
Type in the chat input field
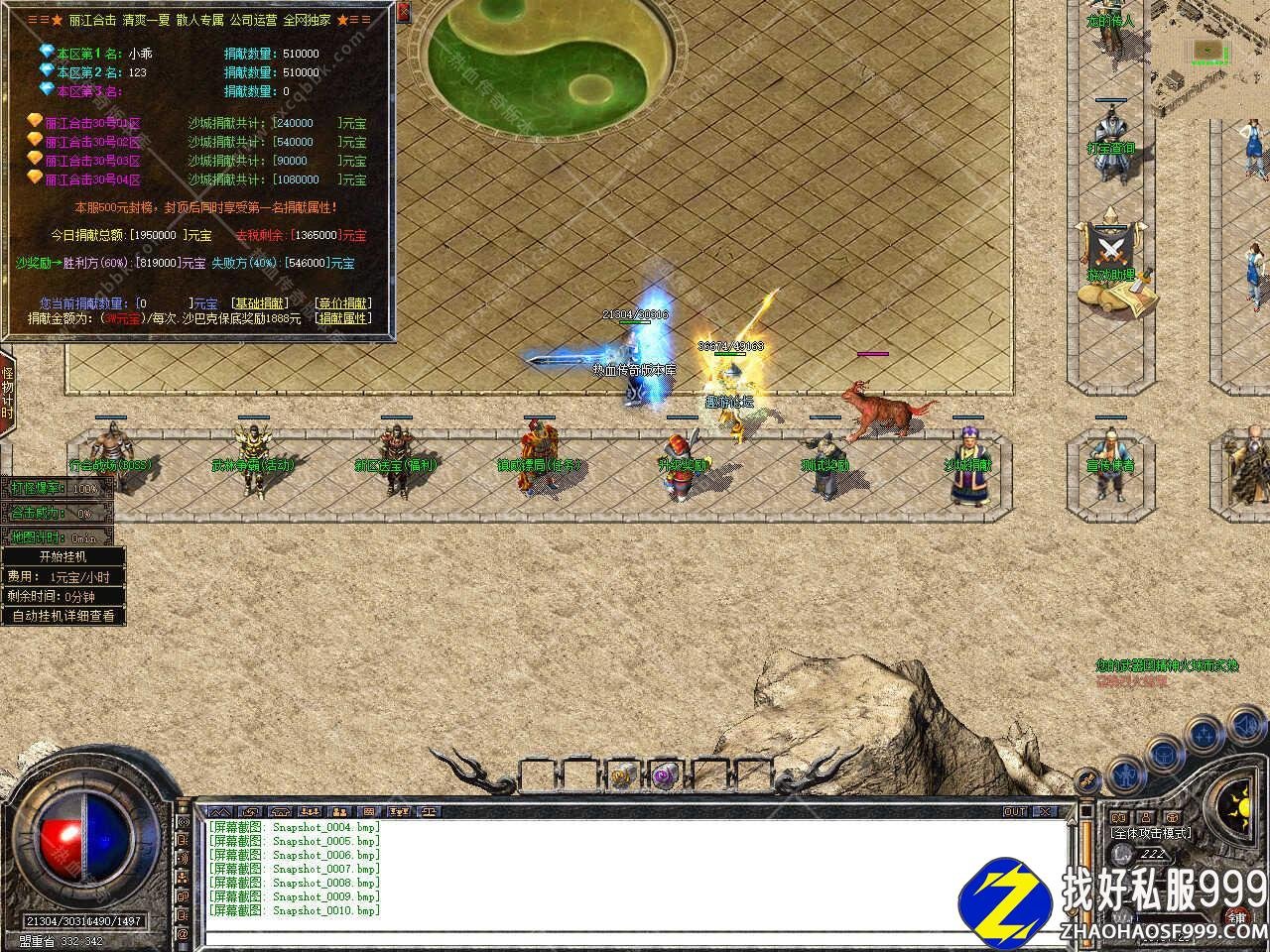[x=635, y=937]
